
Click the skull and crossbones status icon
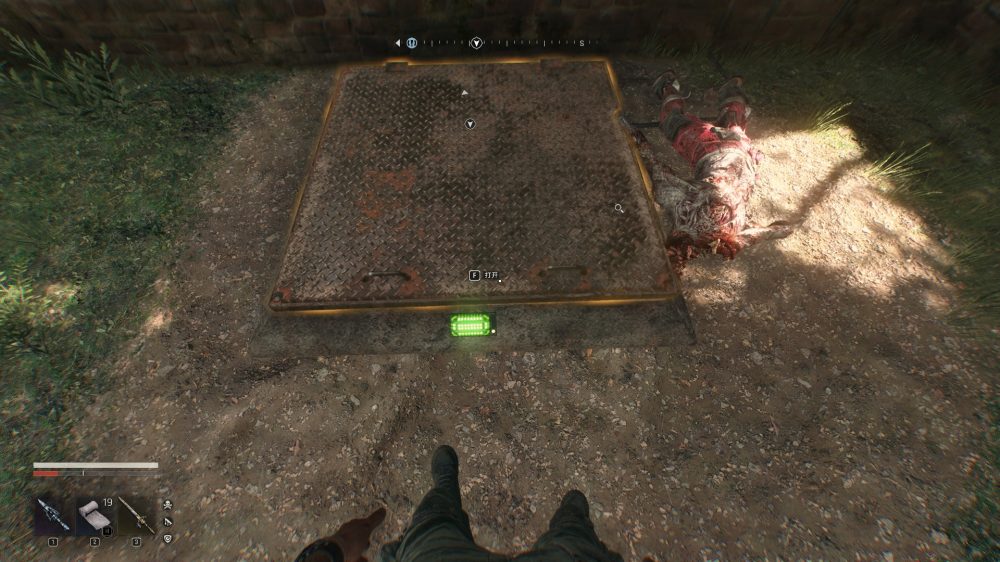167,506
